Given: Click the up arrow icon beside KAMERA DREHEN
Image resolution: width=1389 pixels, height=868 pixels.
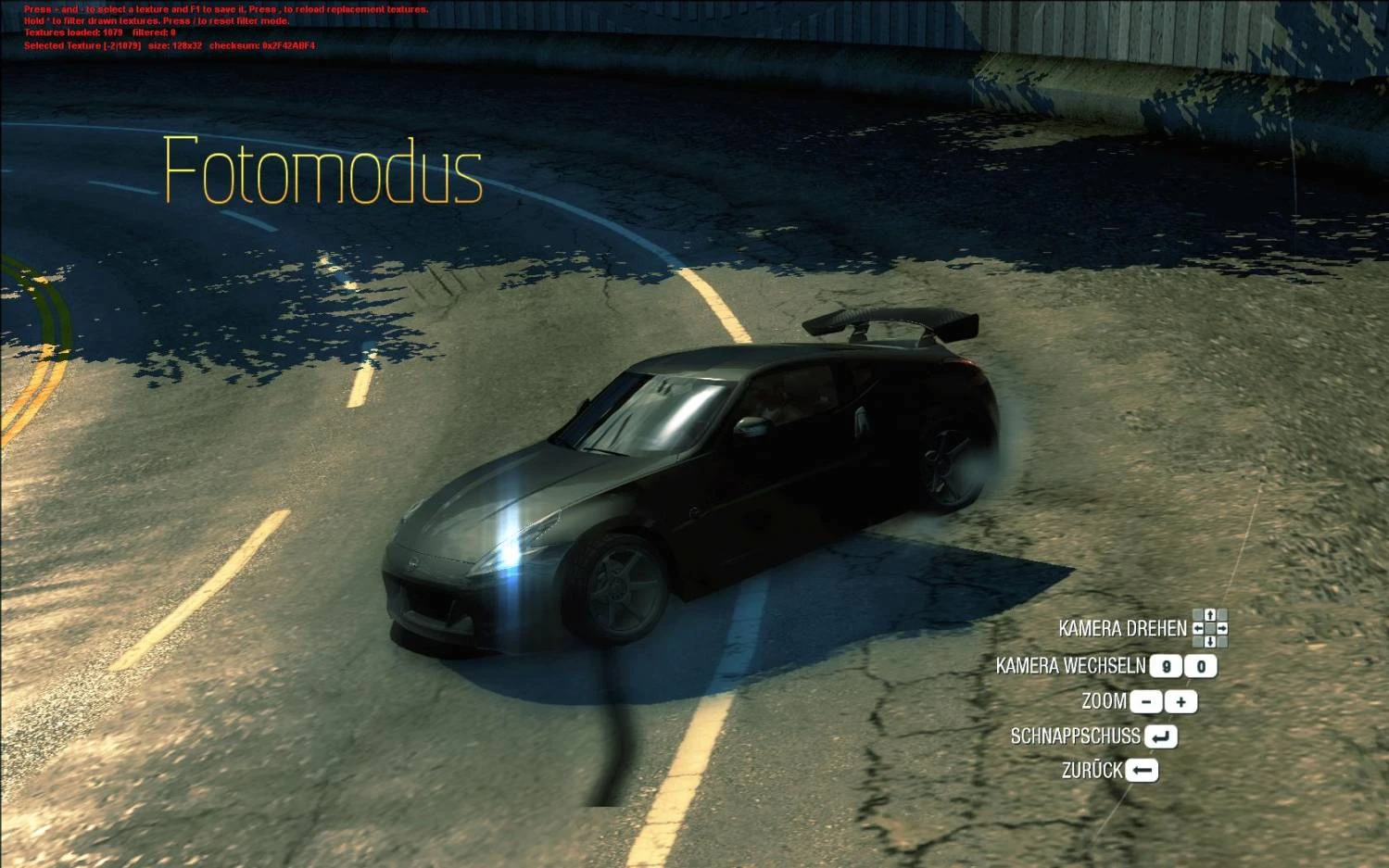Looking at the screenshot, I should 1210,615.
